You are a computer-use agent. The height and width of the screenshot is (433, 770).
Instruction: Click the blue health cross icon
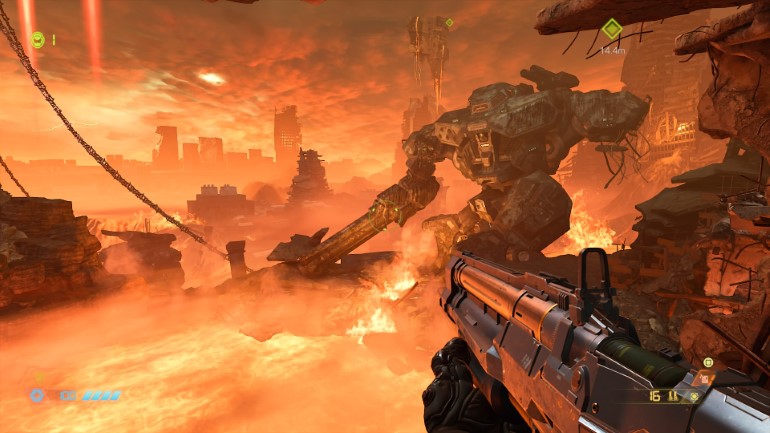point(37,395)
